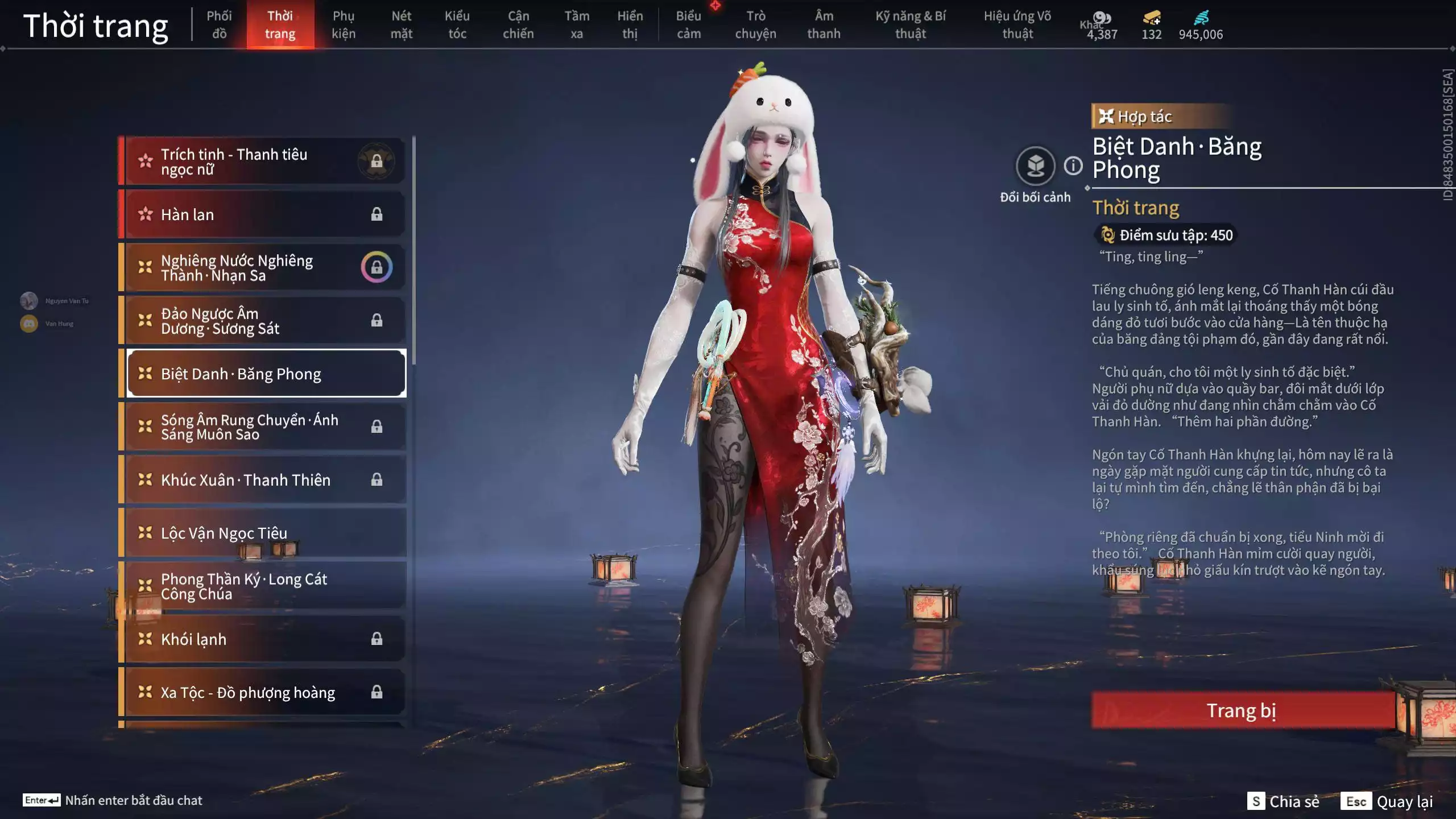Click the Chia sẻ share button
The height and width of the screenshot is (819, 1456).
[x=1284, y=801]
